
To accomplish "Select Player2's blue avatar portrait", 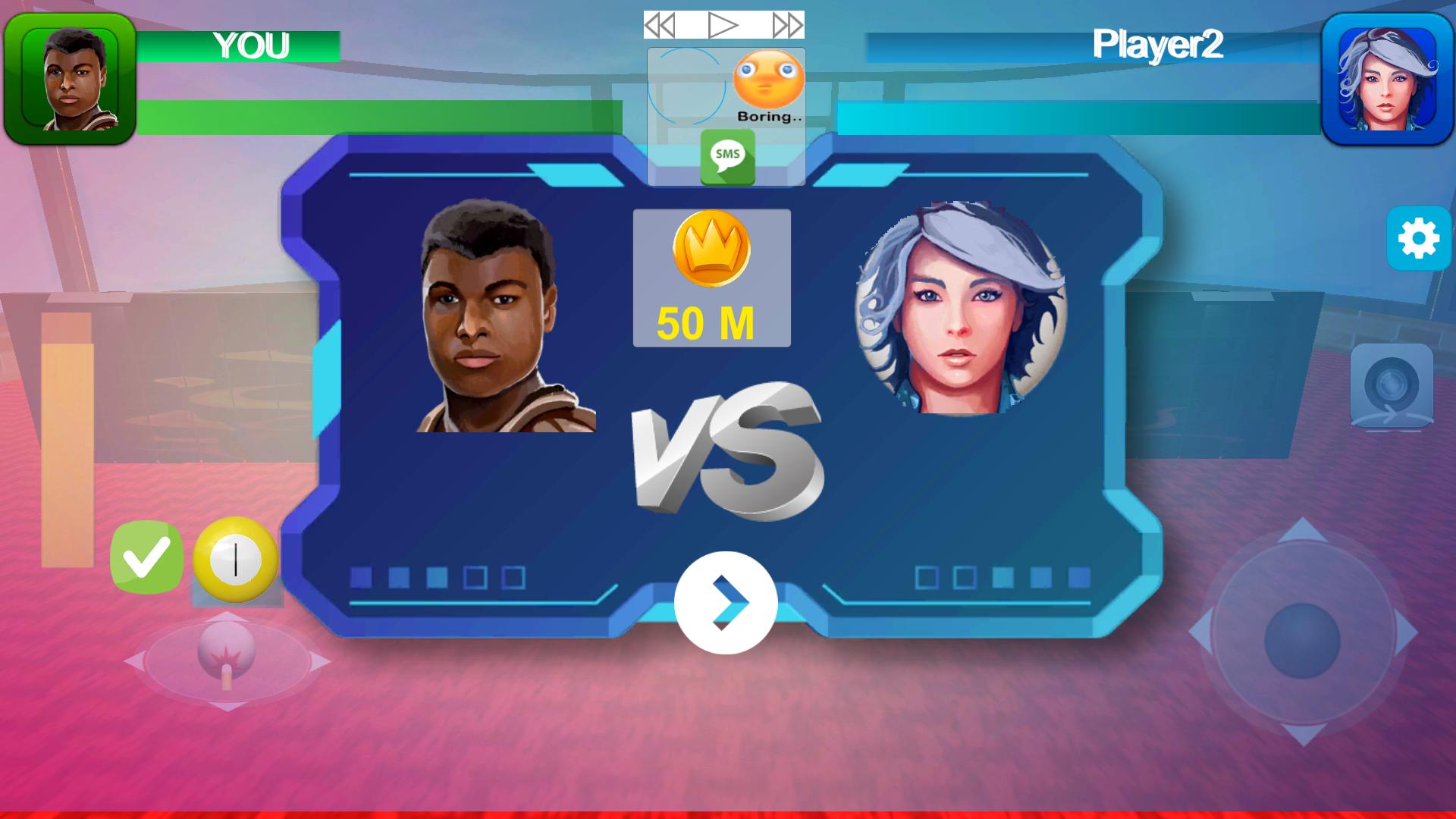I will [x=1387, y=79].
